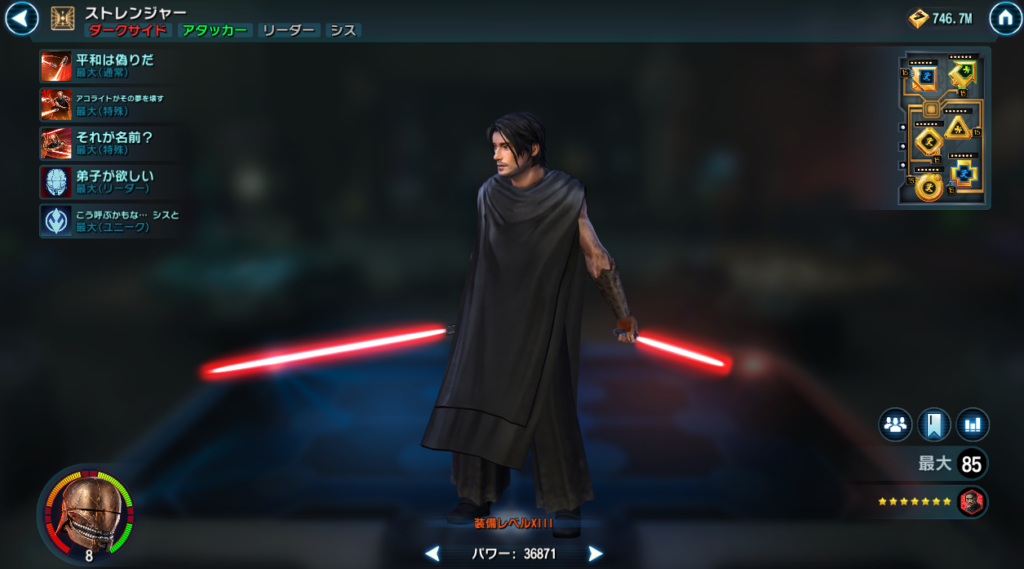Switch to previous character with left arrow

[432, 553]
